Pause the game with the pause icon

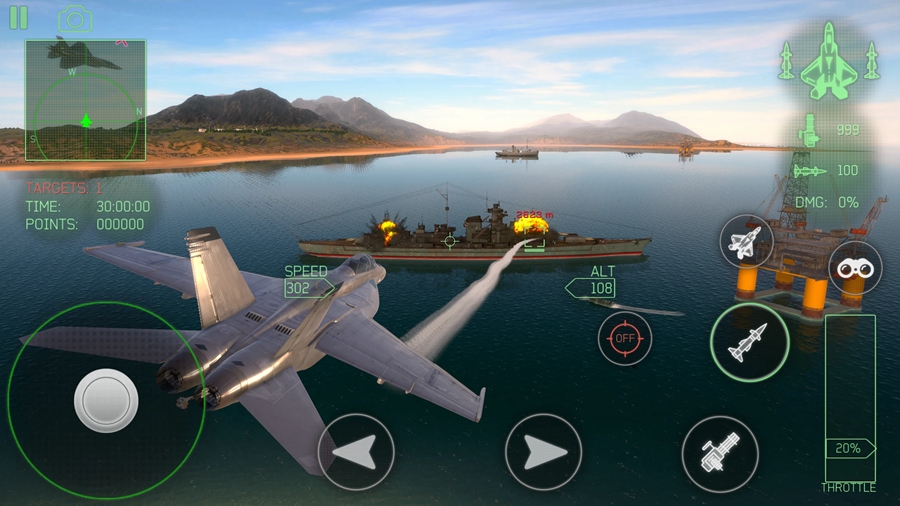tap(18, 18)
